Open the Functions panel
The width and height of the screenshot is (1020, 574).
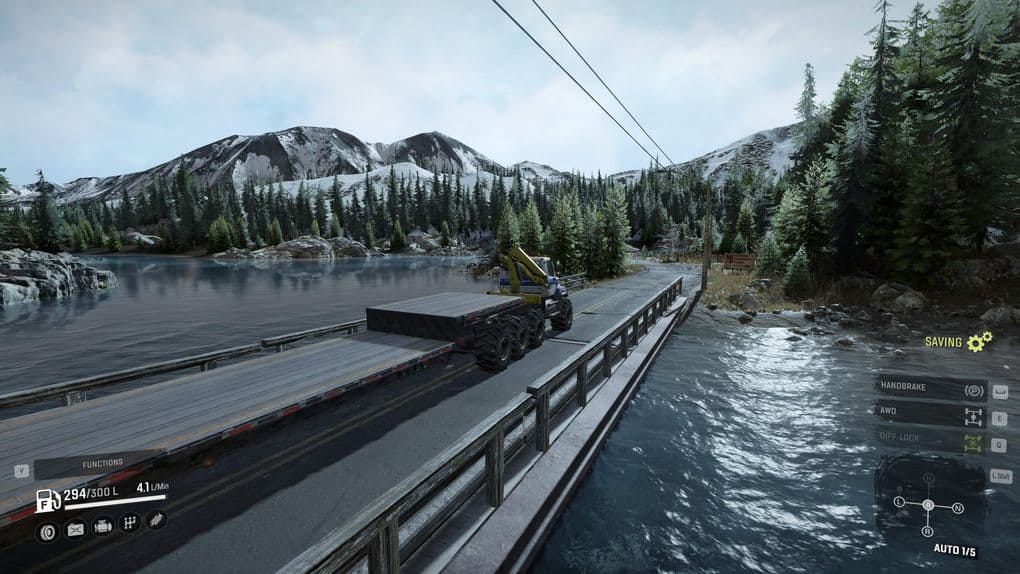pos(102,464)
